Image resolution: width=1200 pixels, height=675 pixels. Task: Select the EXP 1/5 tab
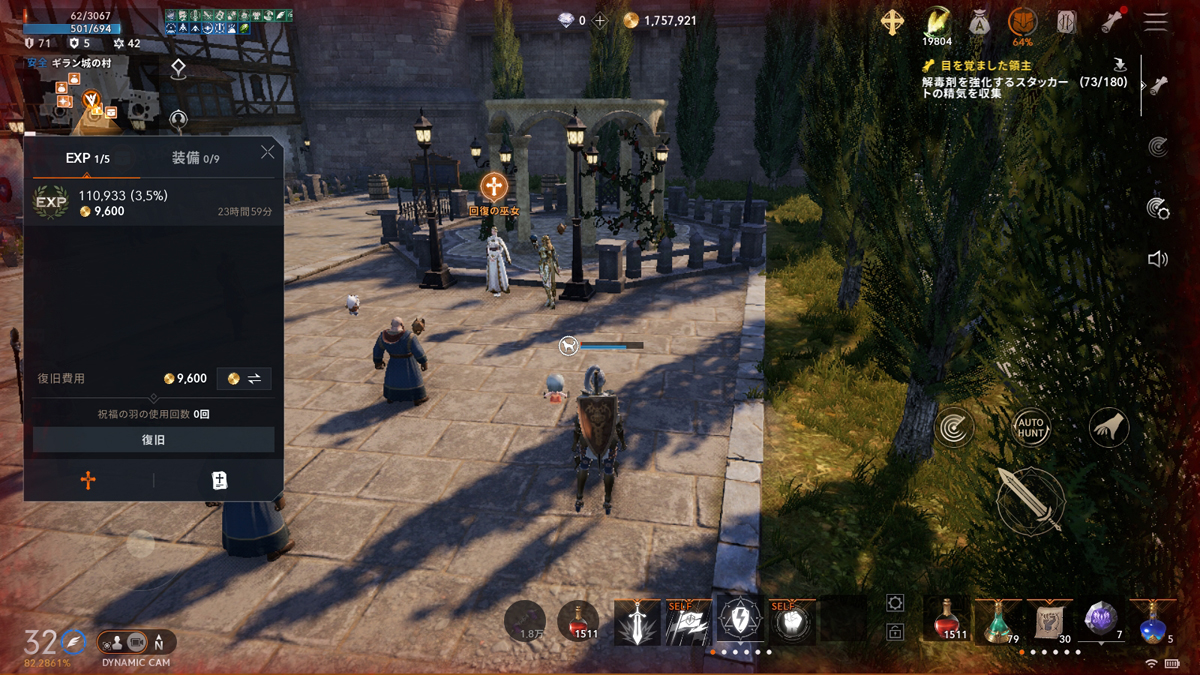[x=88, y=158]
